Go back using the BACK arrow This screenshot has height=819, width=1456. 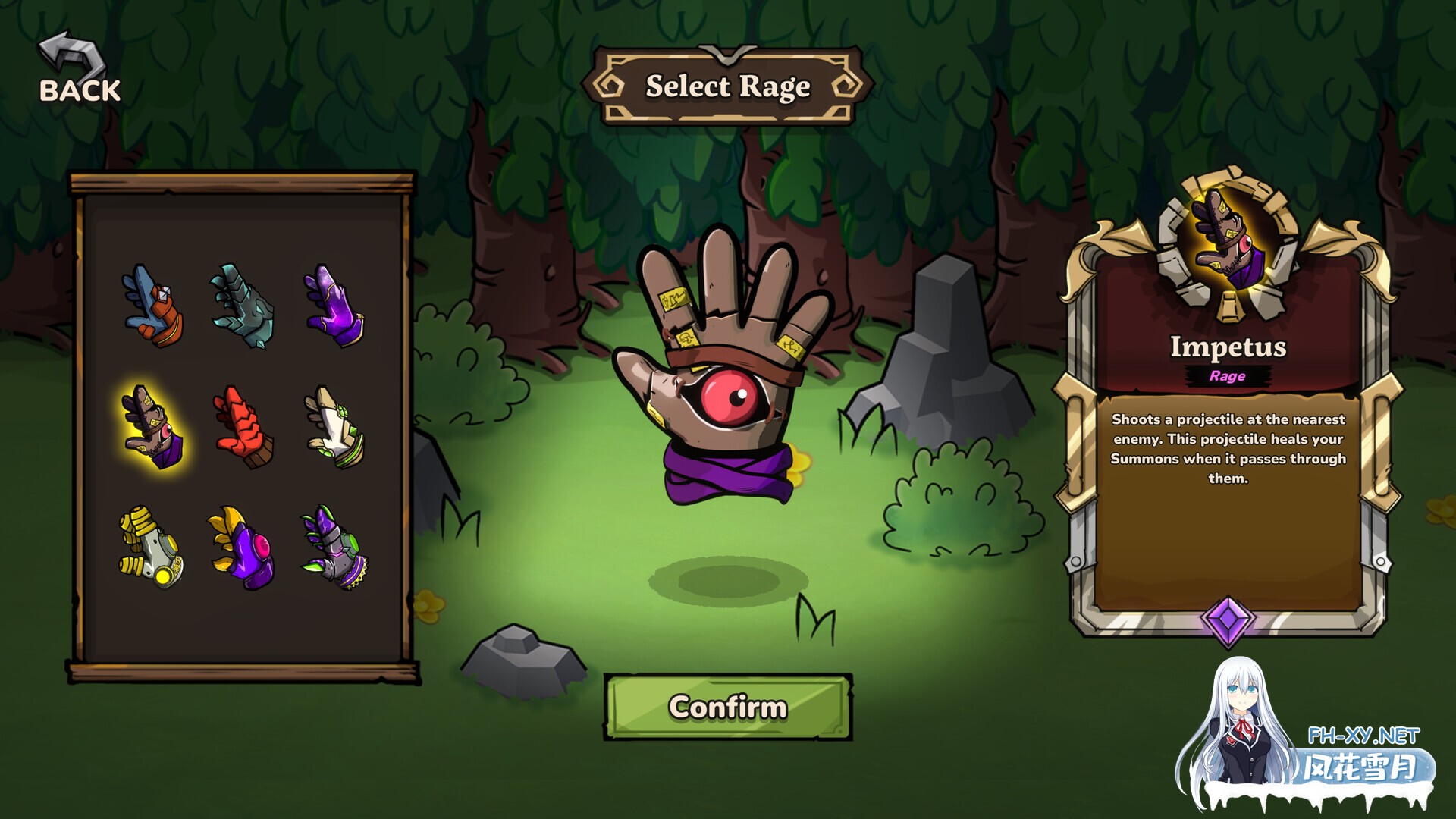(79, 70)
